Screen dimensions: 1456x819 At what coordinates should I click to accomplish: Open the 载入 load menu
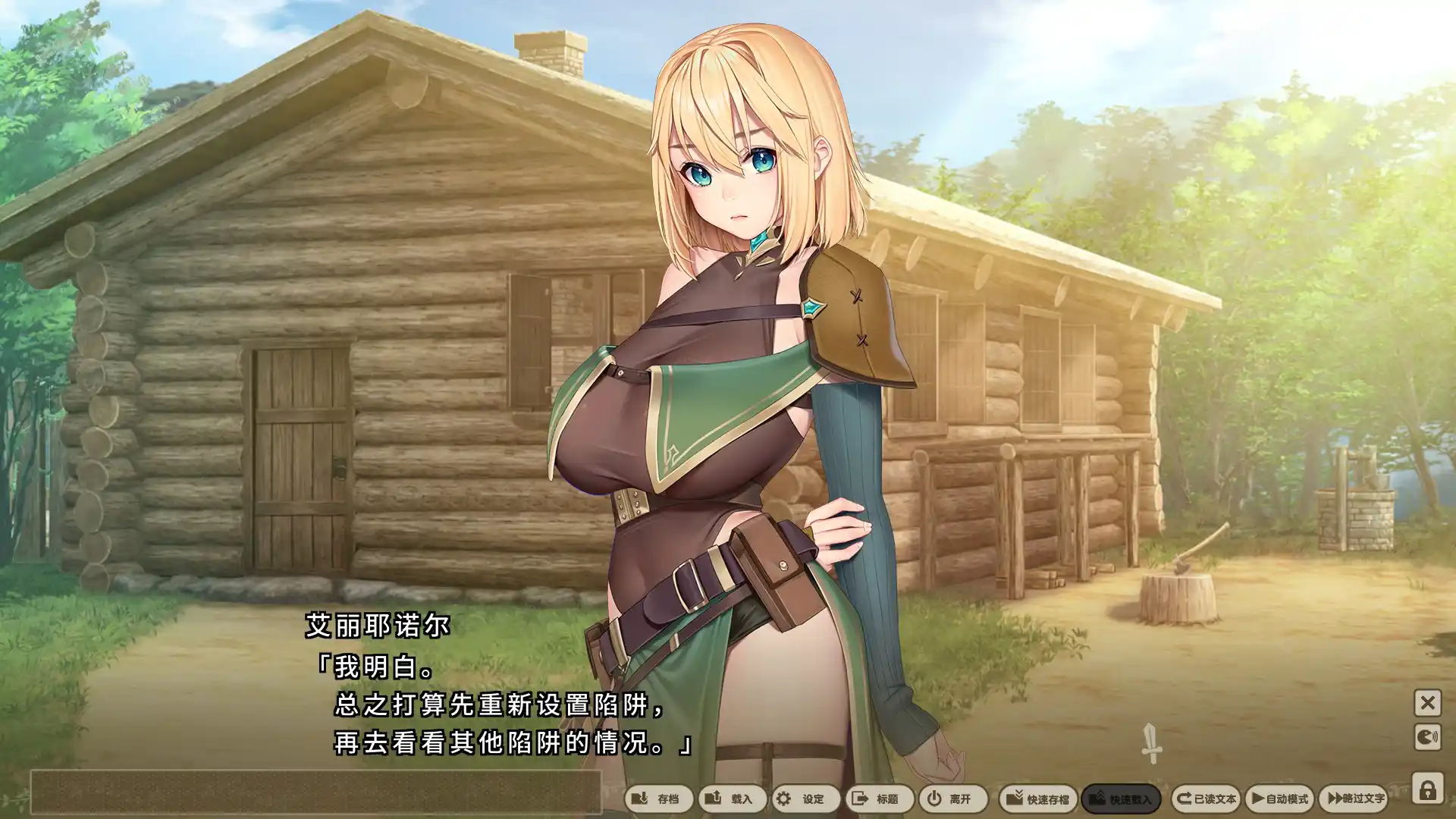[x=731, y=799]
